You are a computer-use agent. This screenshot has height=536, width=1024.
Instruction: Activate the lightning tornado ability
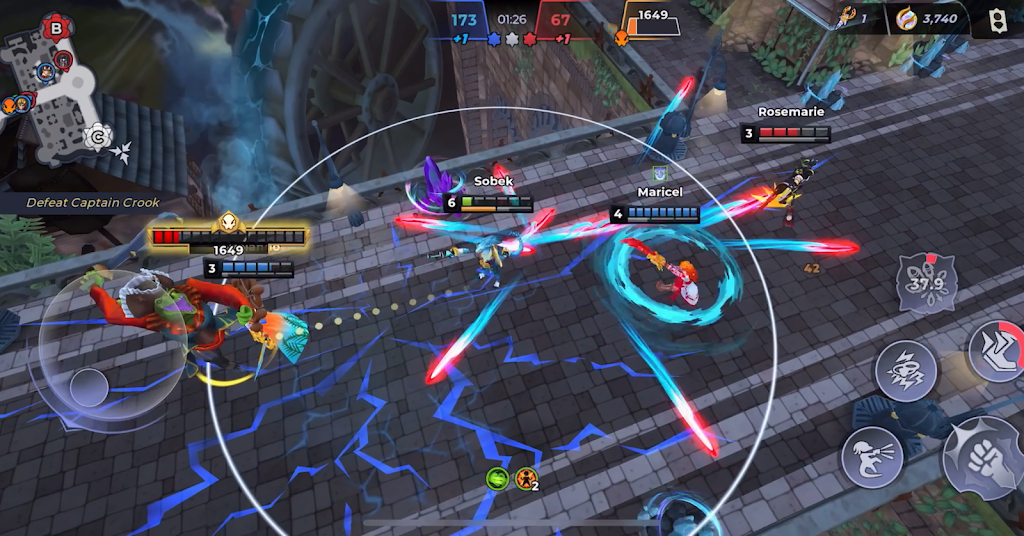905,371
